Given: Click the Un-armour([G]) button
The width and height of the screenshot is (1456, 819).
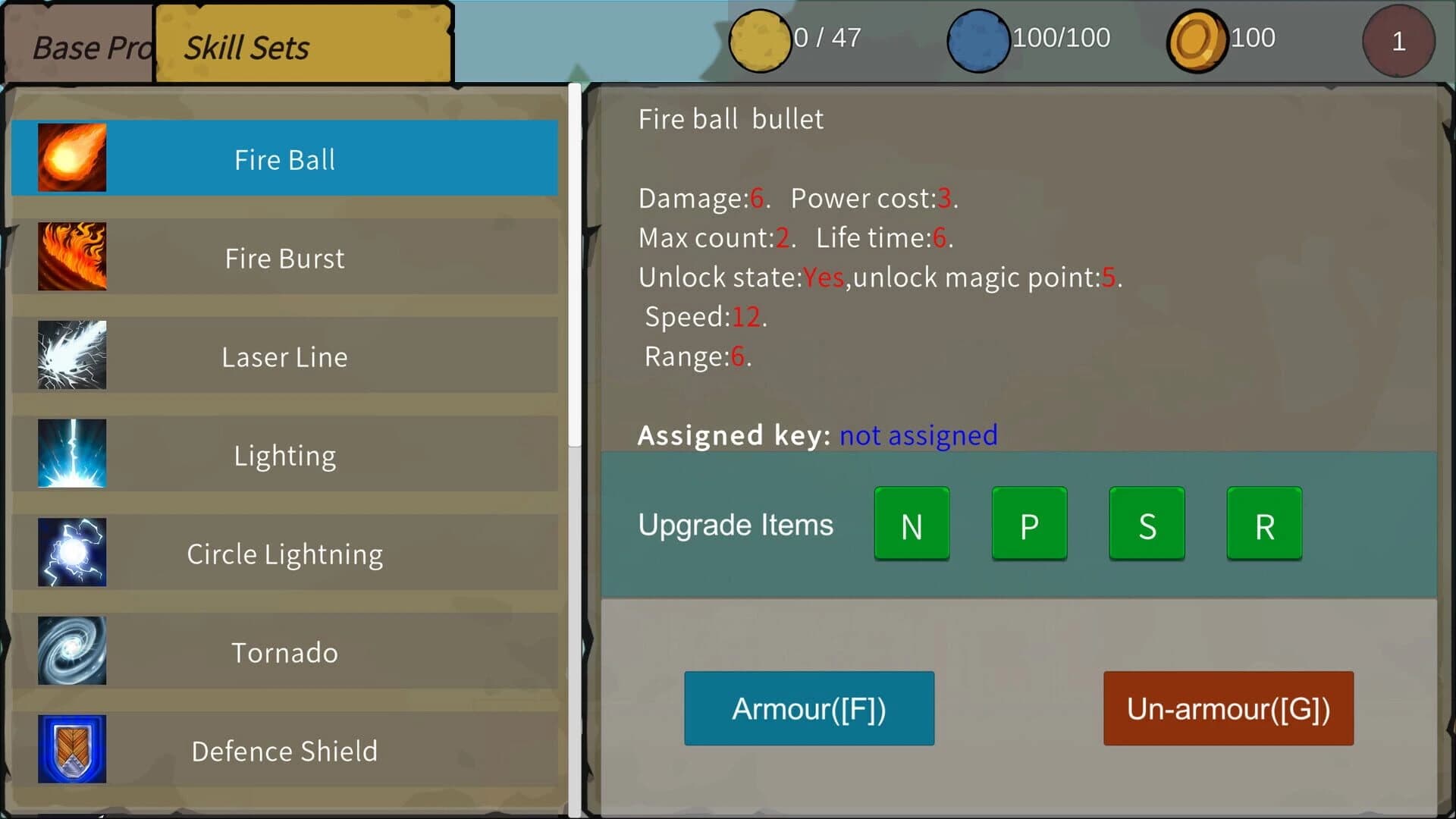Looking at the screenshot, I should click(x=1227, y=708).
